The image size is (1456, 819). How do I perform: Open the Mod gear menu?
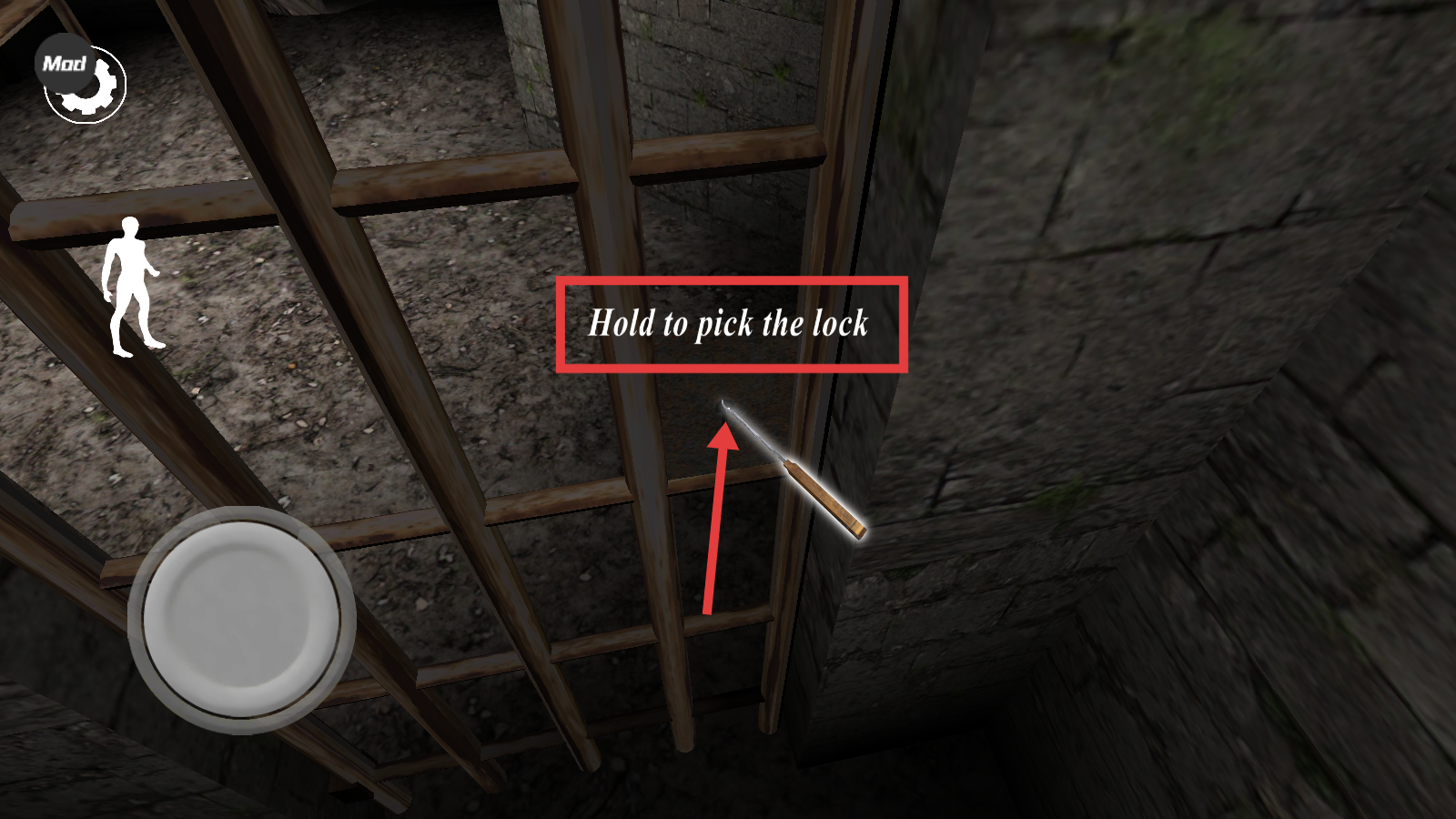pos(82,80)
